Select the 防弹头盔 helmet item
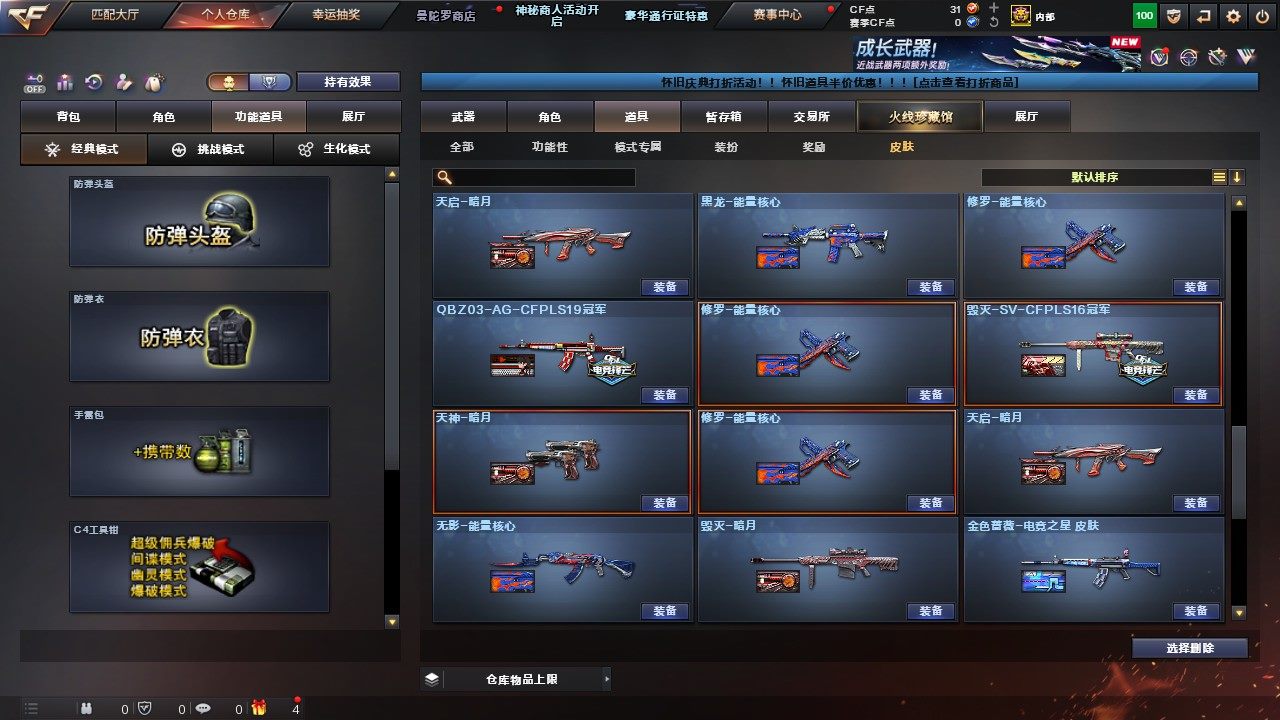This screenshot has width=1280, height=720. [x=199, y=222]
